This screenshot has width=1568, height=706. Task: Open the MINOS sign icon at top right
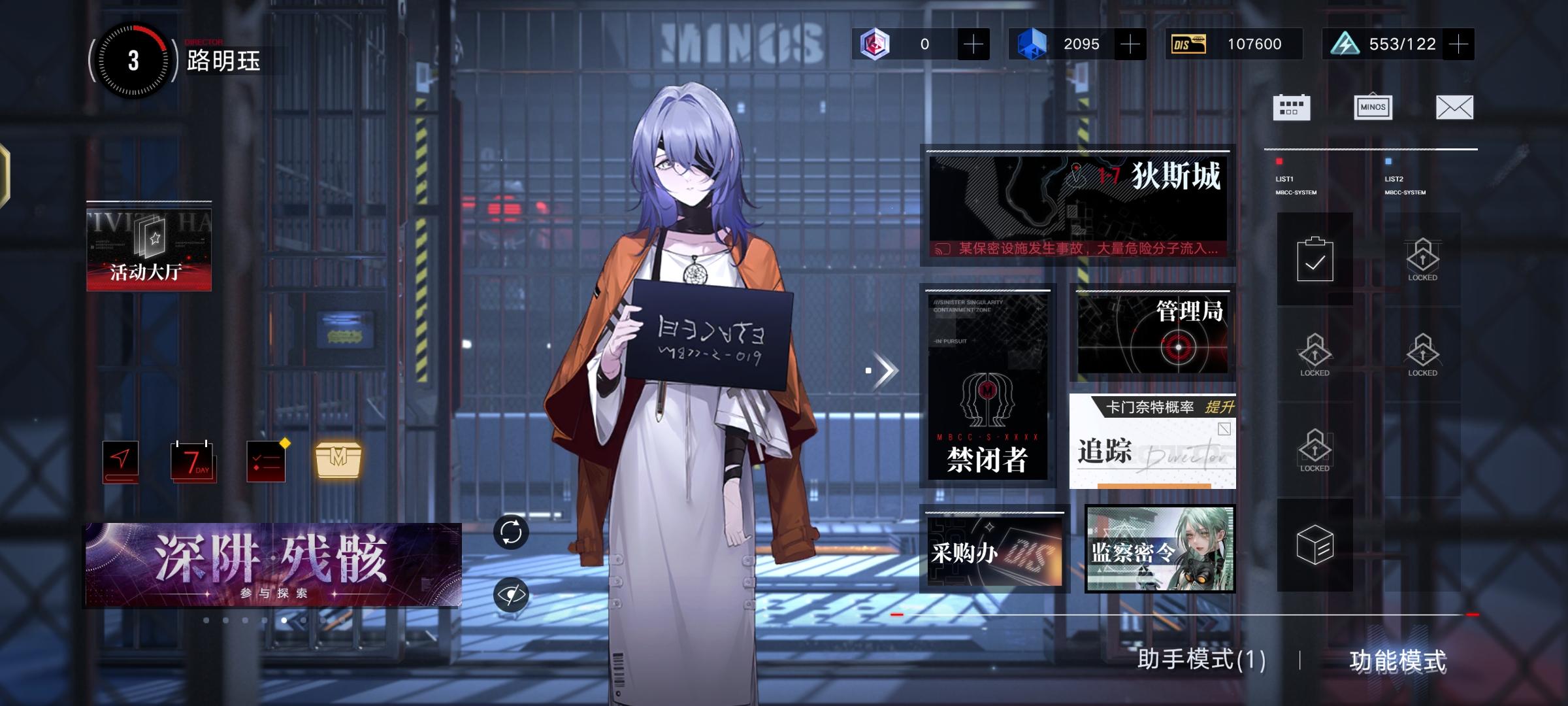(1374, 107)
